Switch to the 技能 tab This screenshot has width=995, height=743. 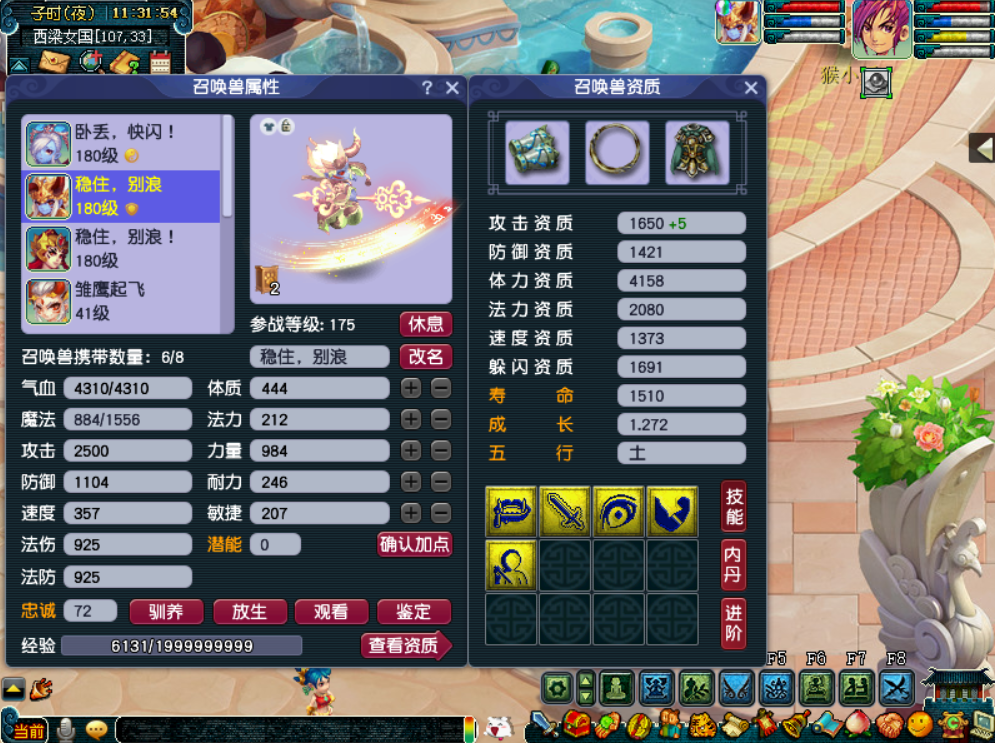point(734,506)
